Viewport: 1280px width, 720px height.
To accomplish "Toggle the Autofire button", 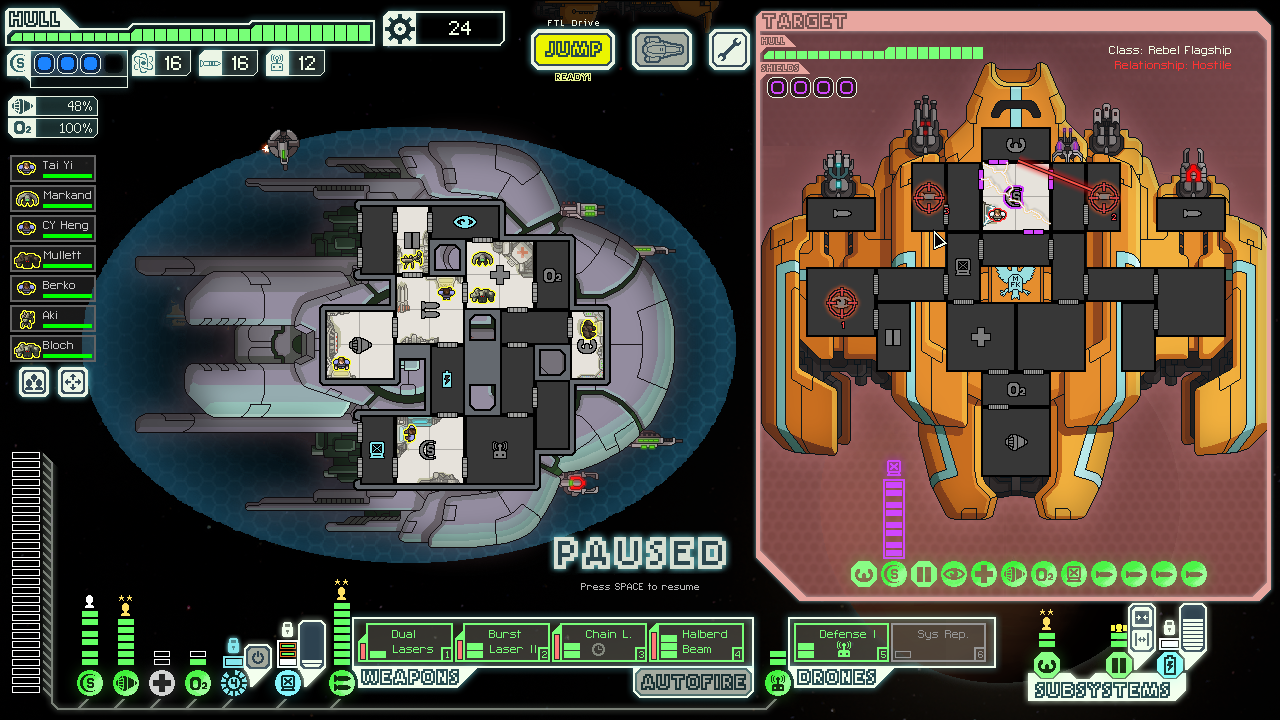I will (x=693, y=682).
